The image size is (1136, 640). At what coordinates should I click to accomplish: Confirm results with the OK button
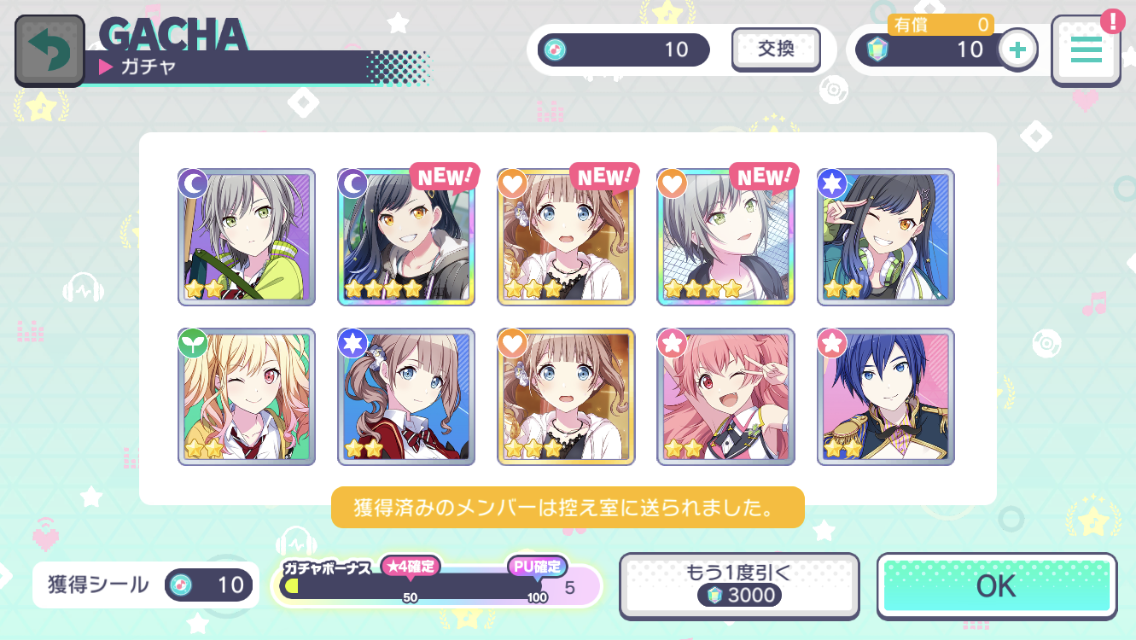(x=996, y=585)
